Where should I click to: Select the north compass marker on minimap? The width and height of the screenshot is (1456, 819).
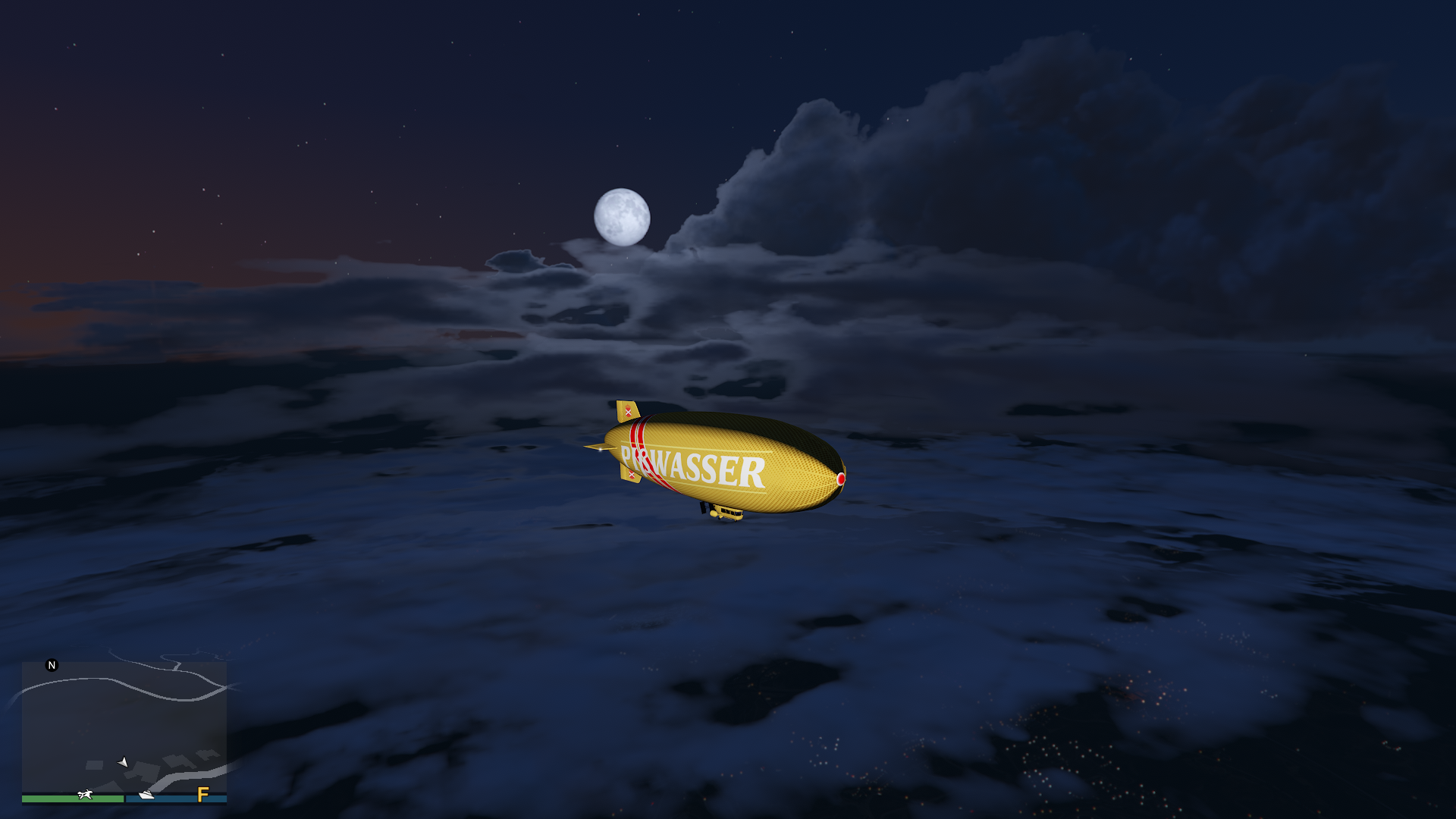52,665
